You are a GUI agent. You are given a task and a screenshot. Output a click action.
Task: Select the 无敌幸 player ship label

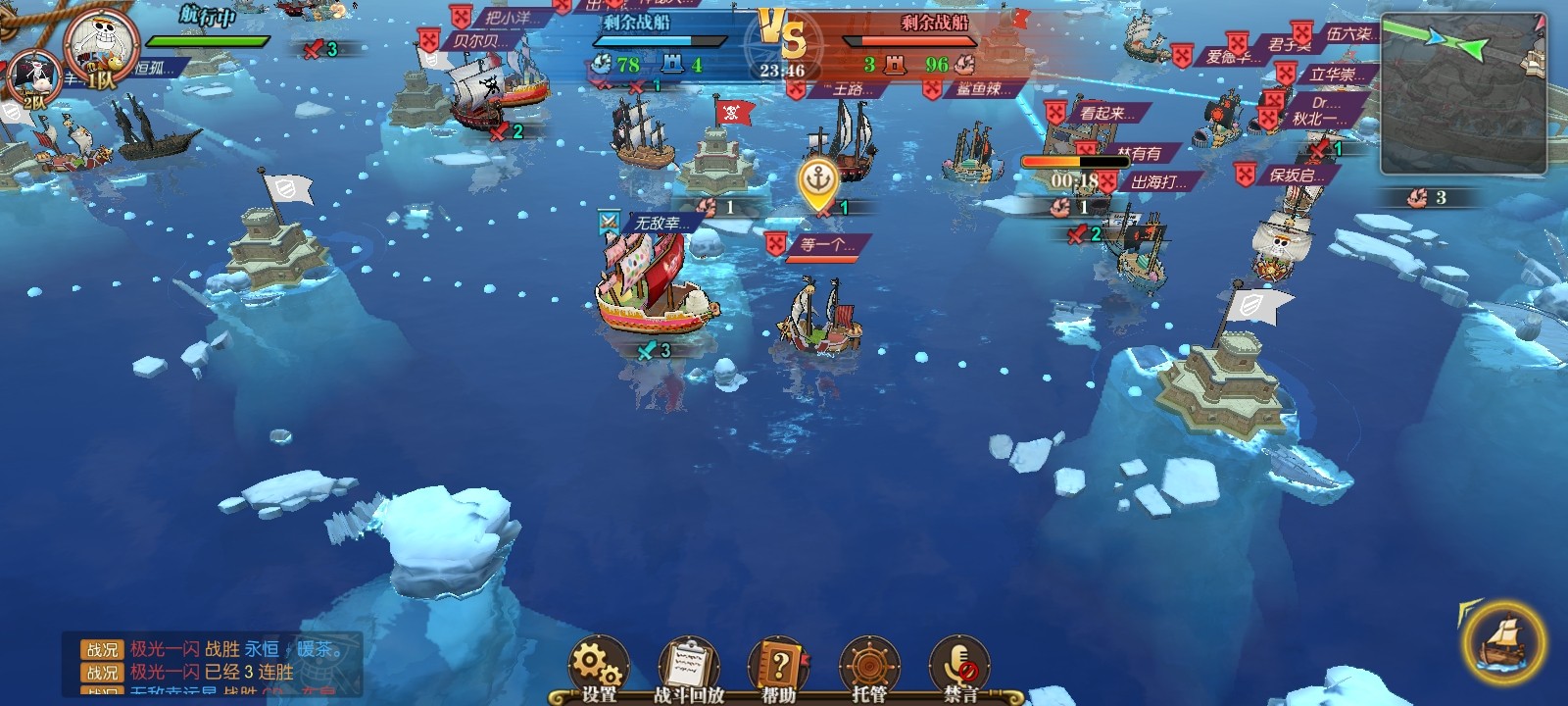[657, 224]
